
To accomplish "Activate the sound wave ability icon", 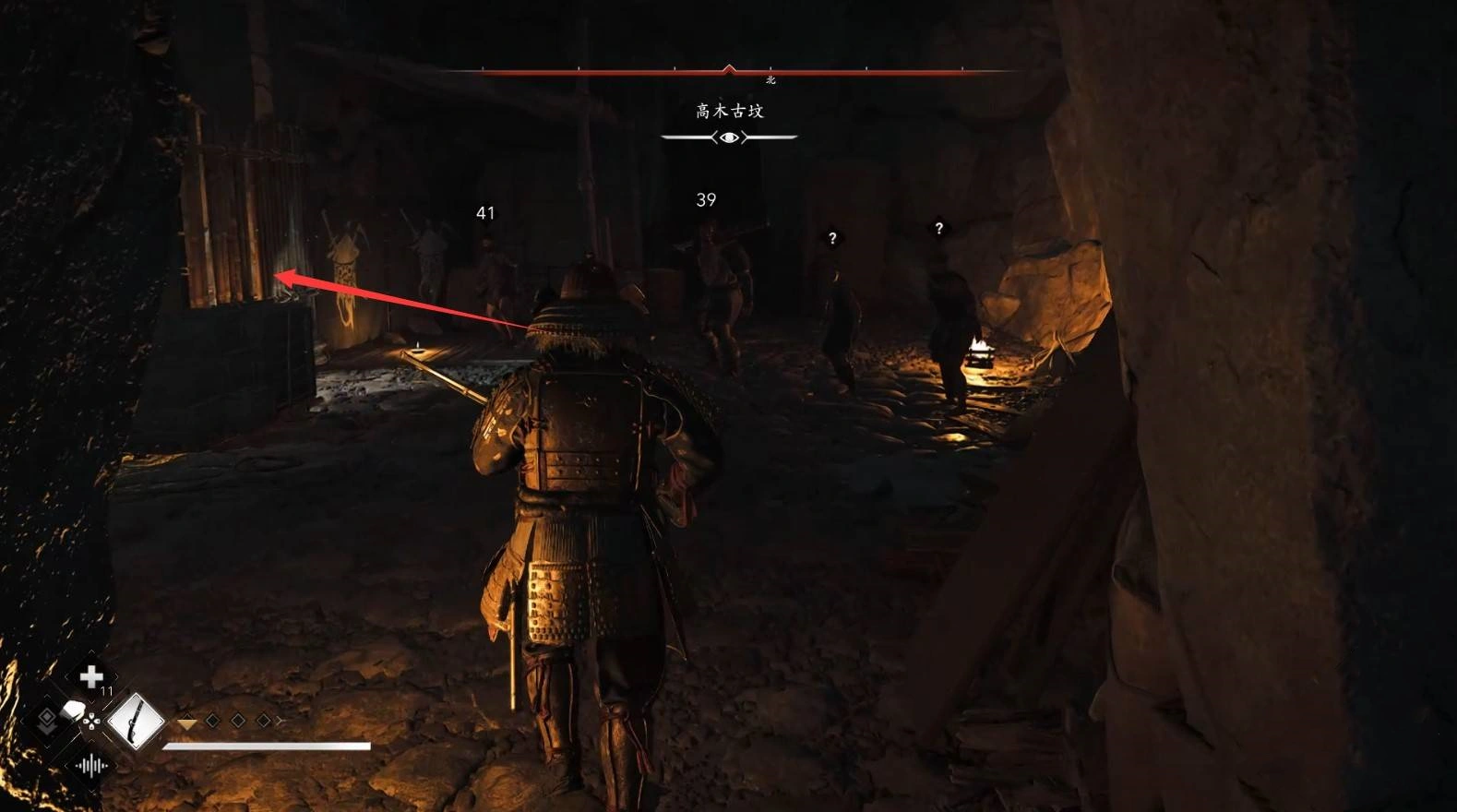I will (x=90, y=765).
